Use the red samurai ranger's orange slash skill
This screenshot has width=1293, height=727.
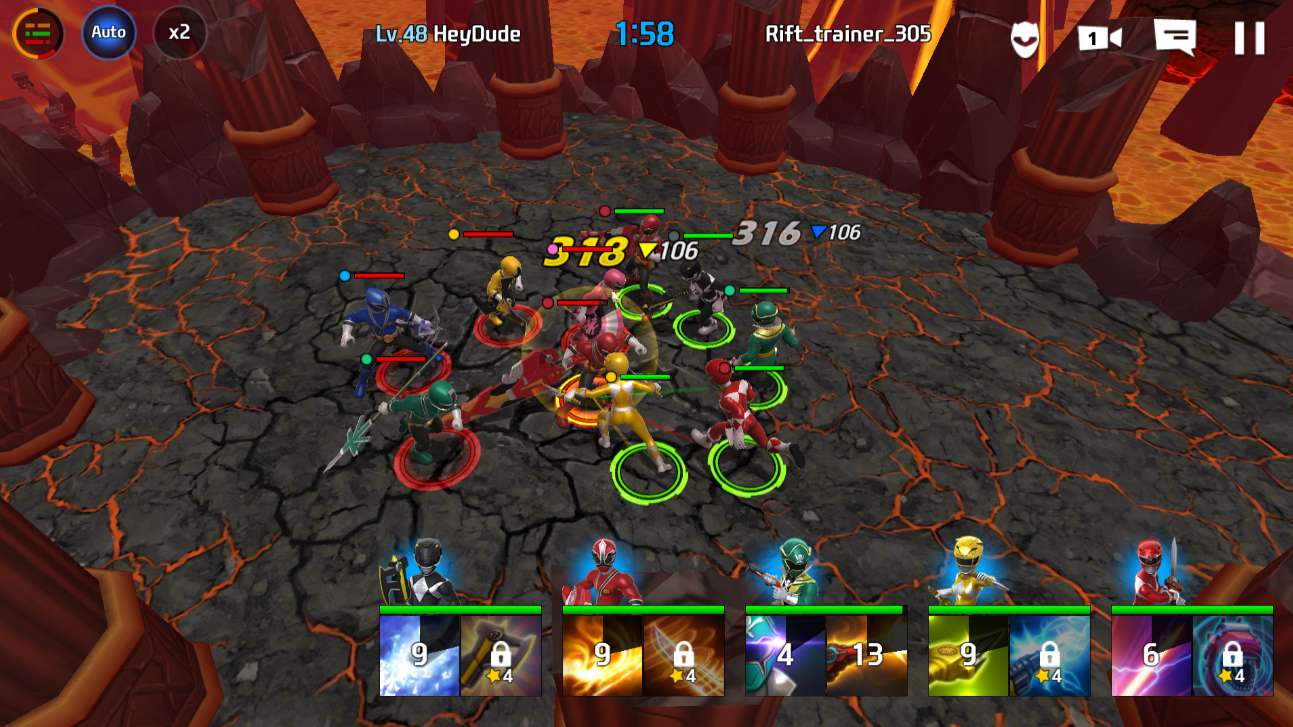pos(602,655)
